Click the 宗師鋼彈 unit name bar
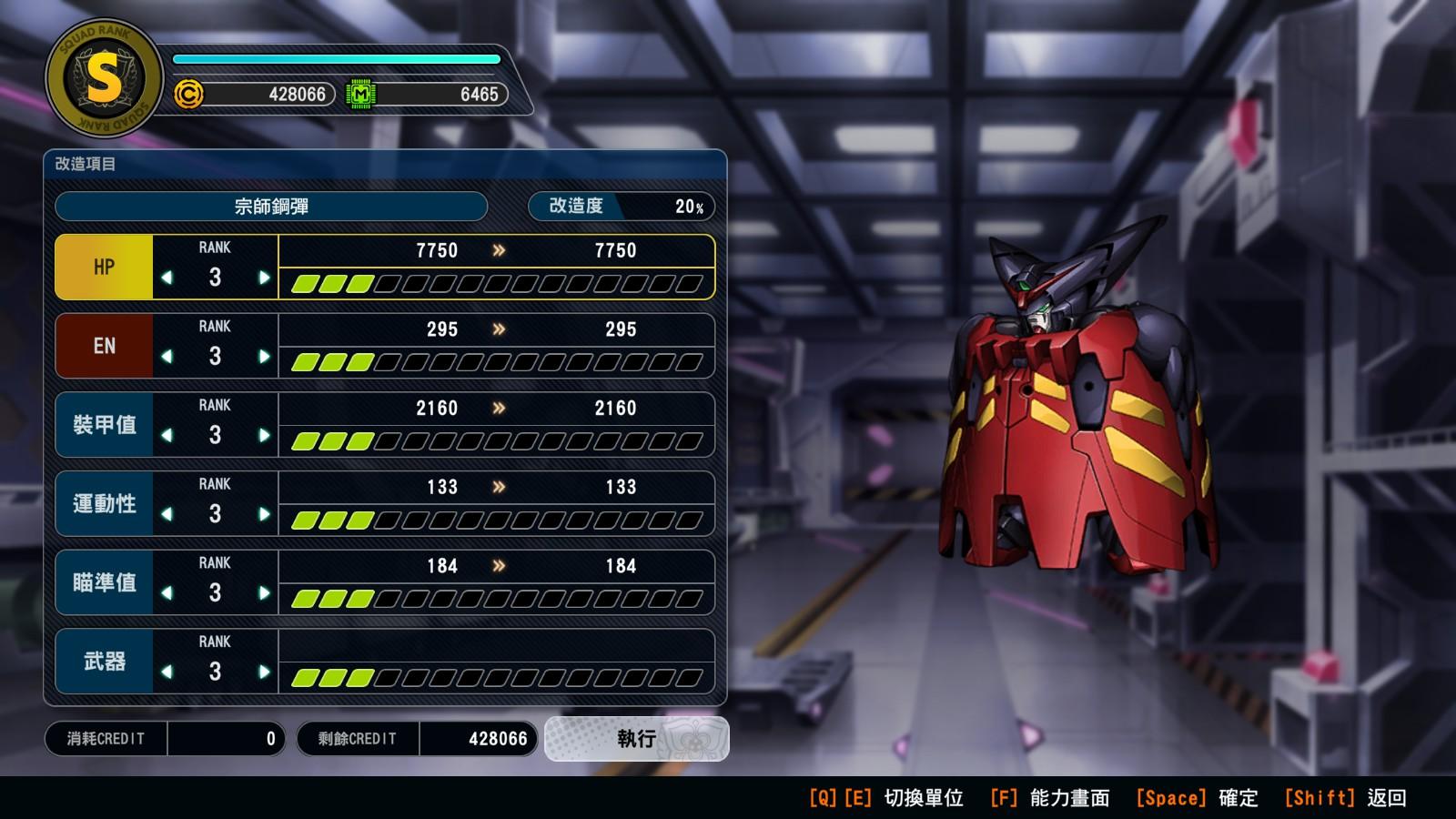Screen dimensions: 1456x819 pos(271,207)
